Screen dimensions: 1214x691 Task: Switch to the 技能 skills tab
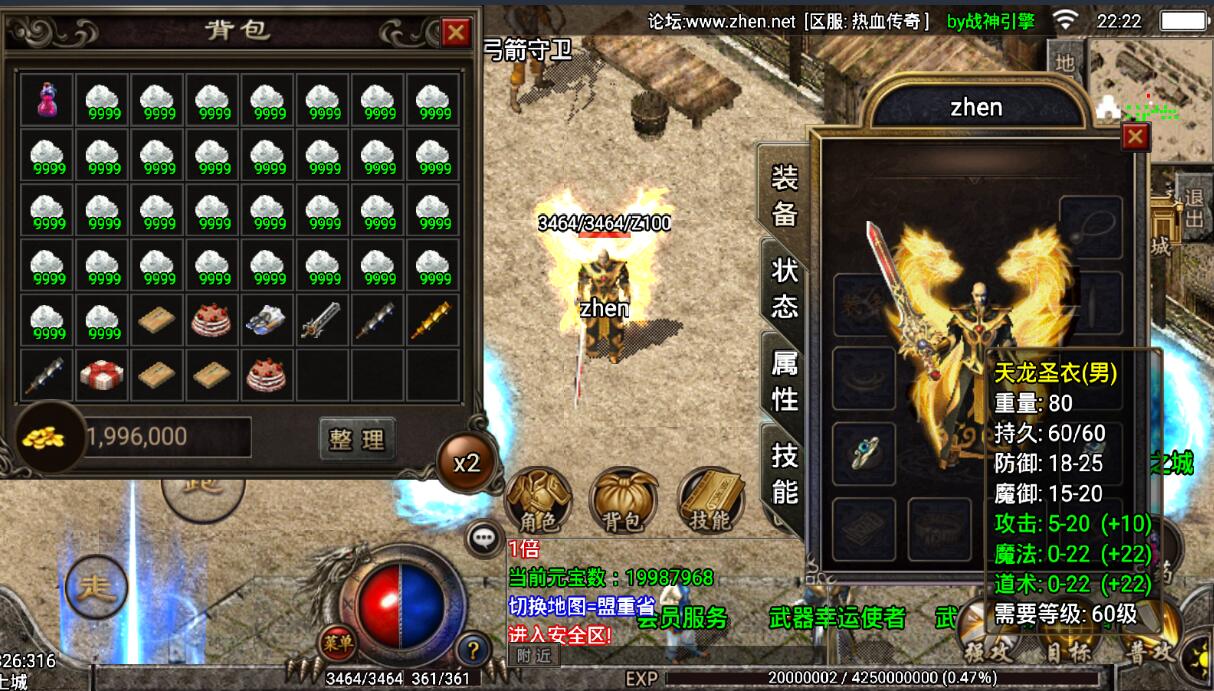785,472
